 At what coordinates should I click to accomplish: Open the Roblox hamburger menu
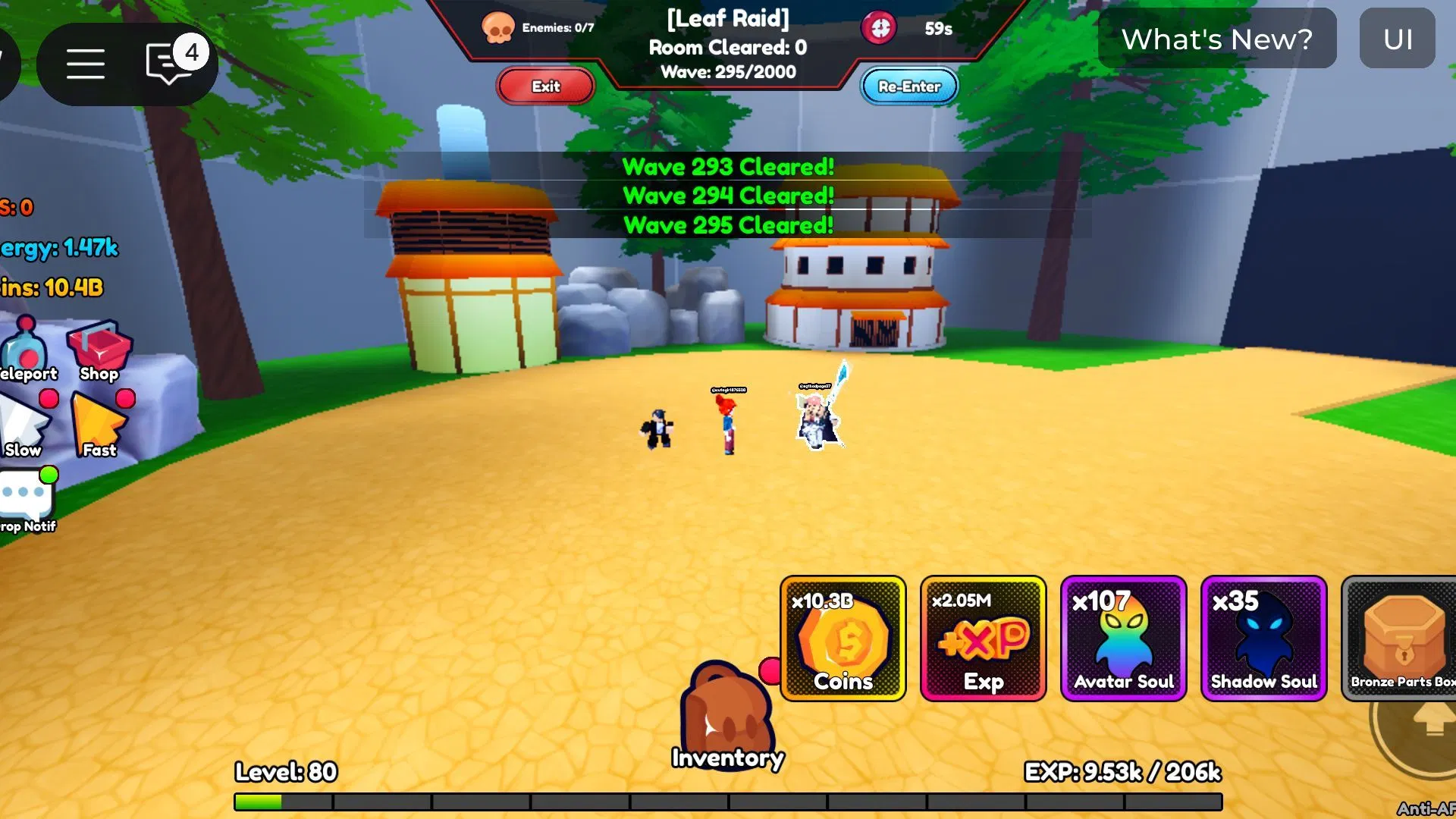click(x=85, y=64)
